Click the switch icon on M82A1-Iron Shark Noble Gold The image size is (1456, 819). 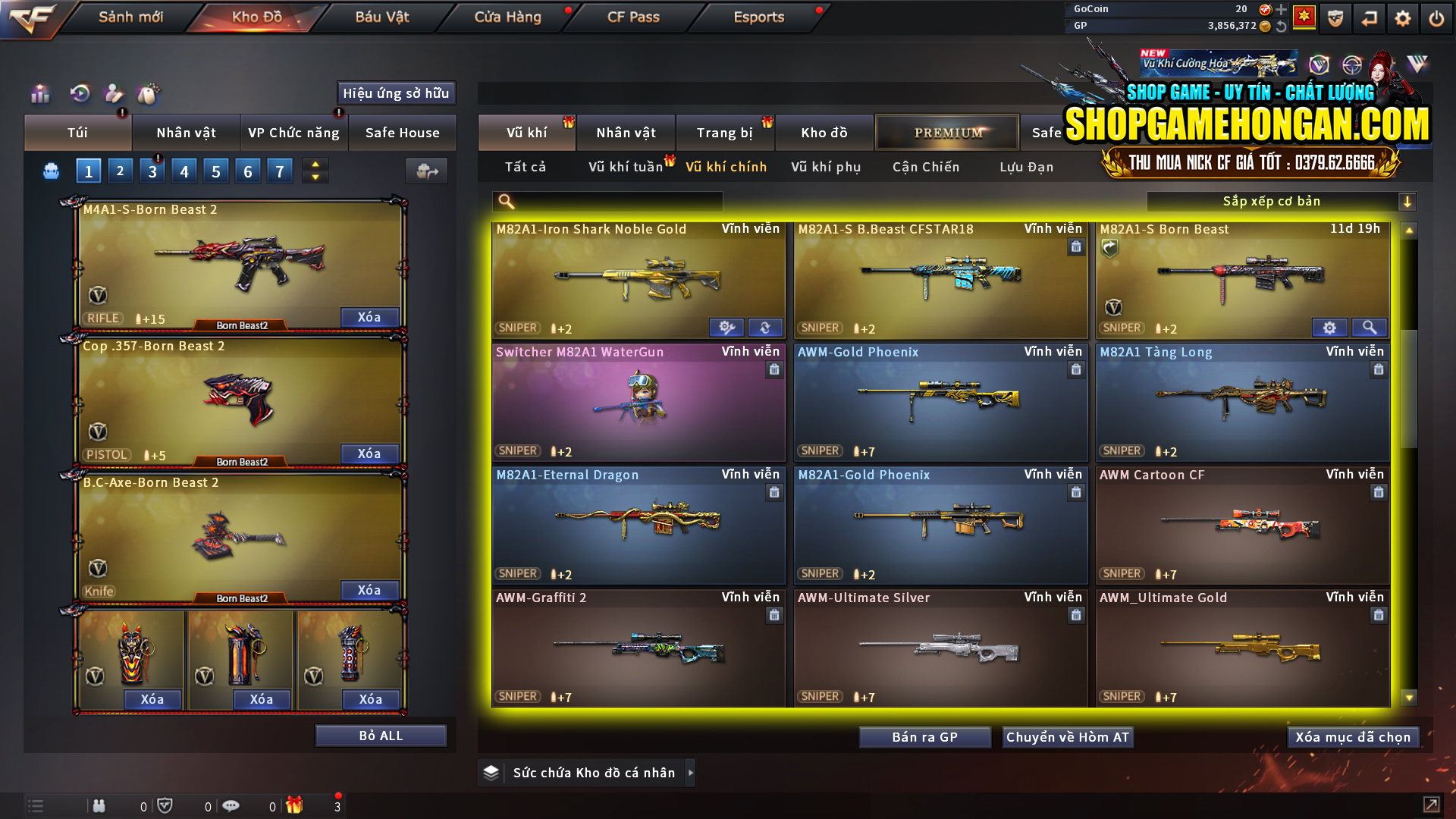point(765,328)
